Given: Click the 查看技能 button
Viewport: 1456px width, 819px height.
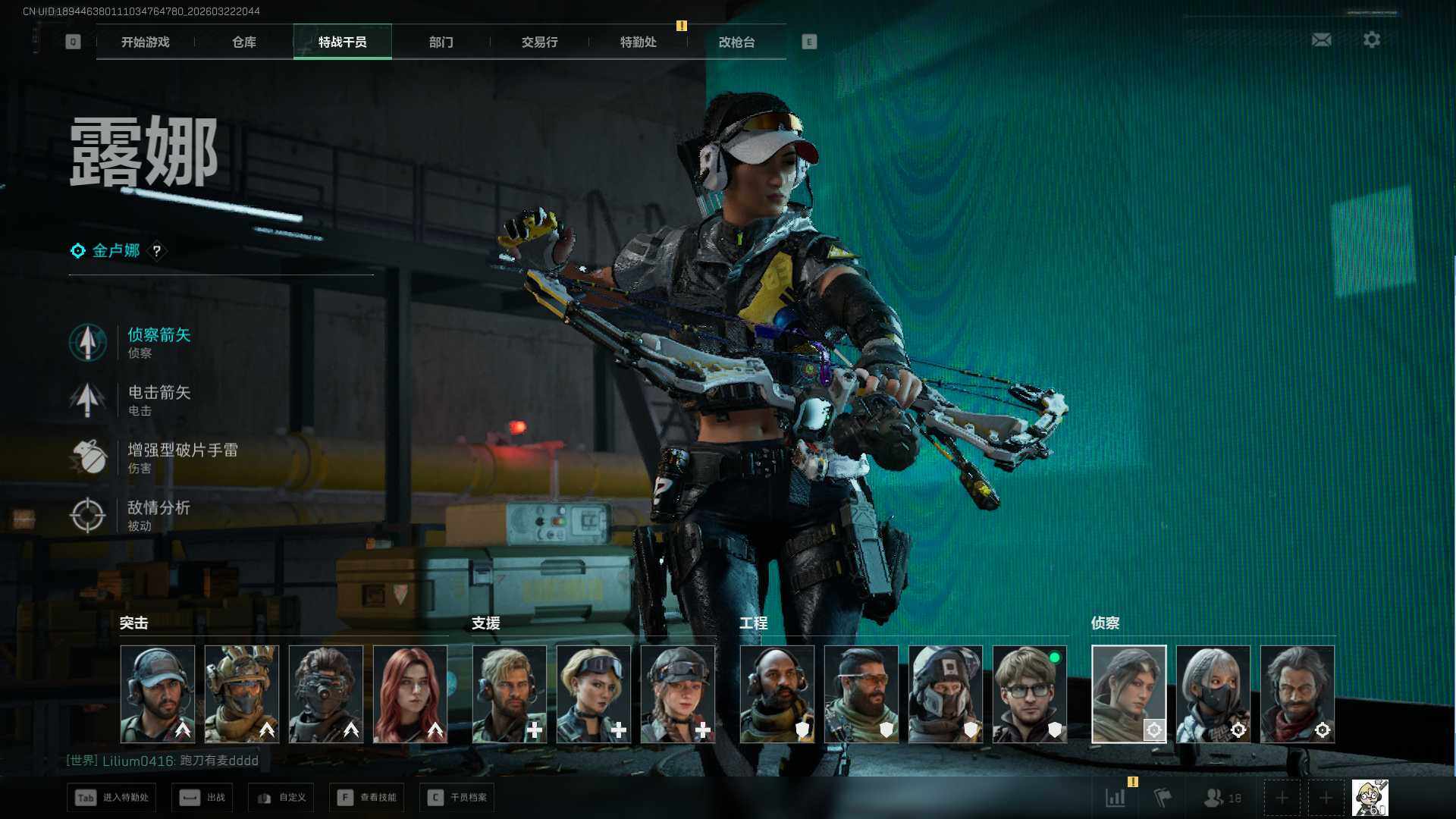Looking at the screenshot, I should 368,798.
